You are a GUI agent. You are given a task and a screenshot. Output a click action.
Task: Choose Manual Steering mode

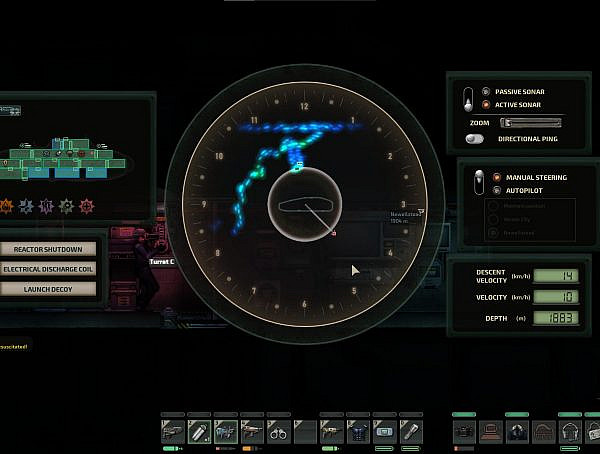pos(497,177)
